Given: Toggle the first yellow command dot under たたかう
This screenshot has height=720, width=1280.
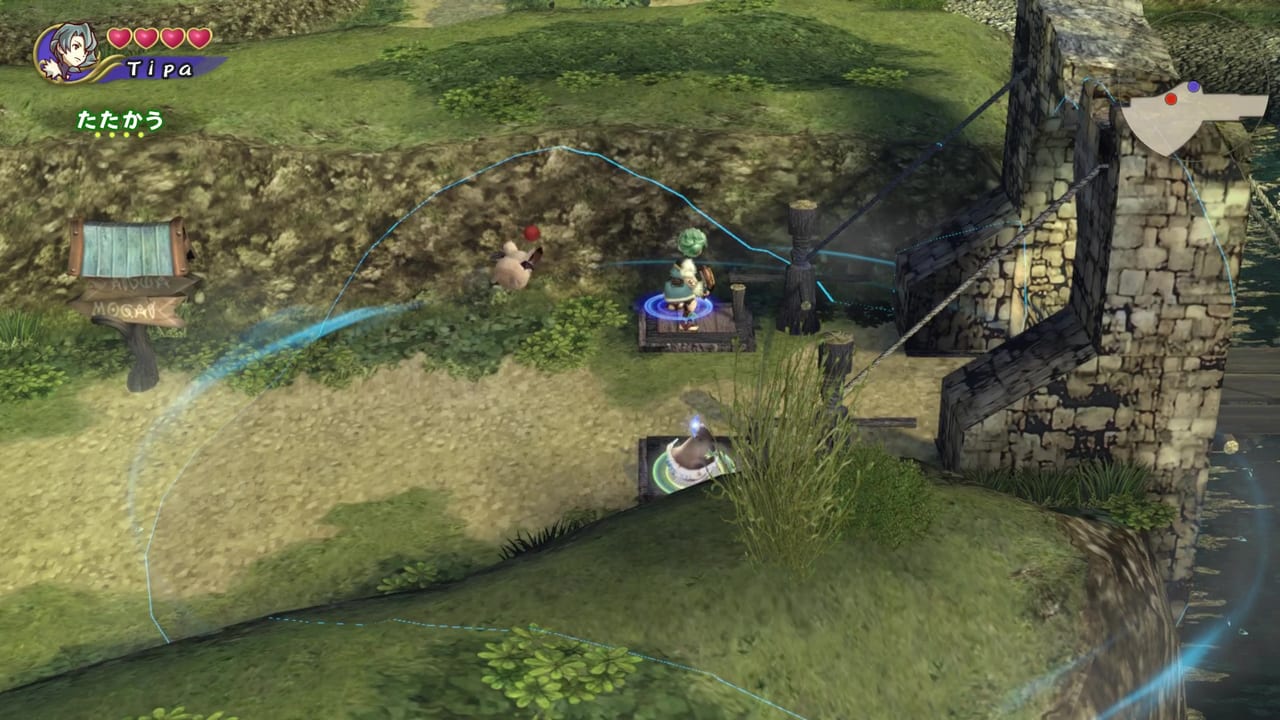Looking at the screenshot, I should tap(98, 134).
